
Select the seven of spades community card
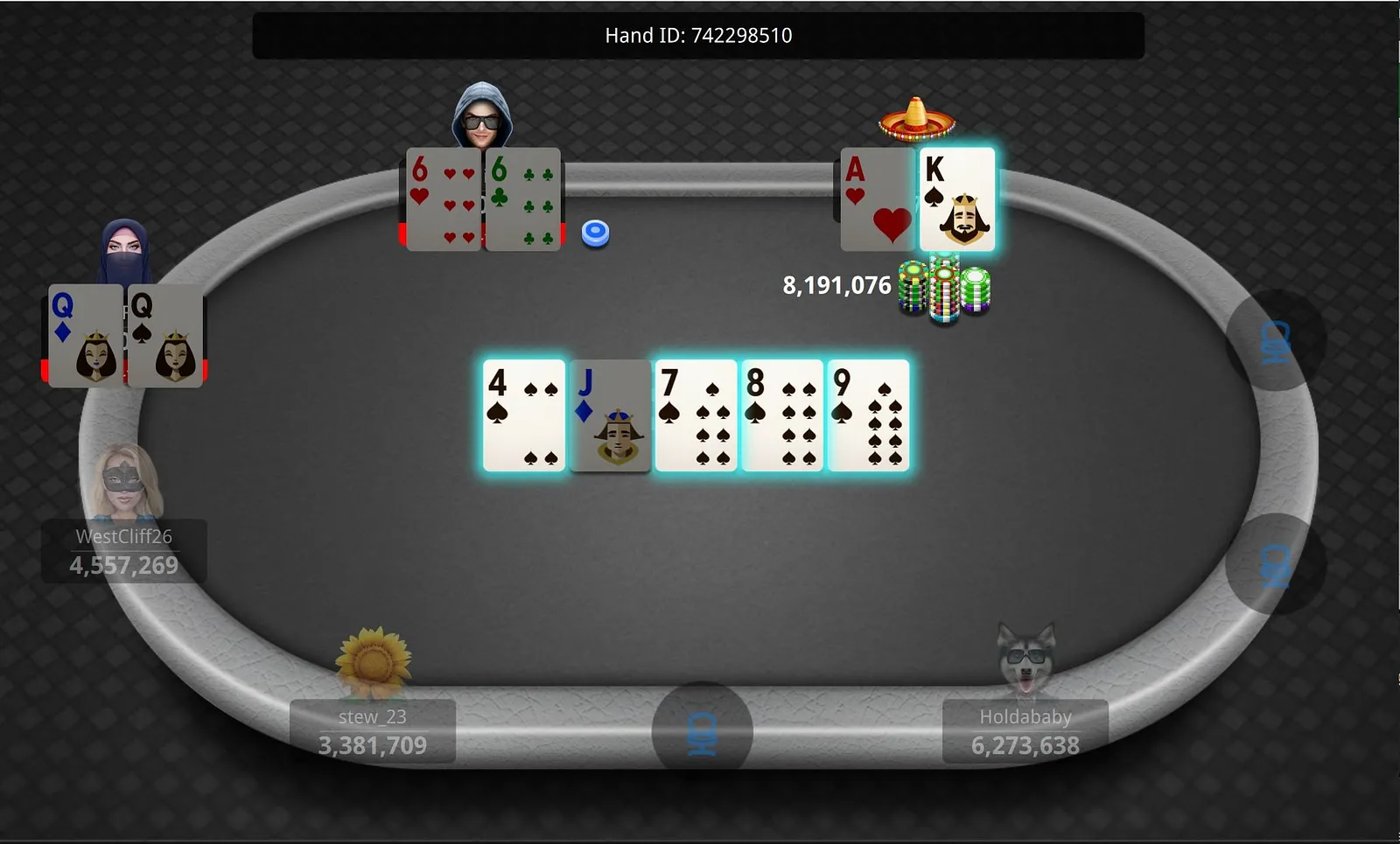(696, 416)
